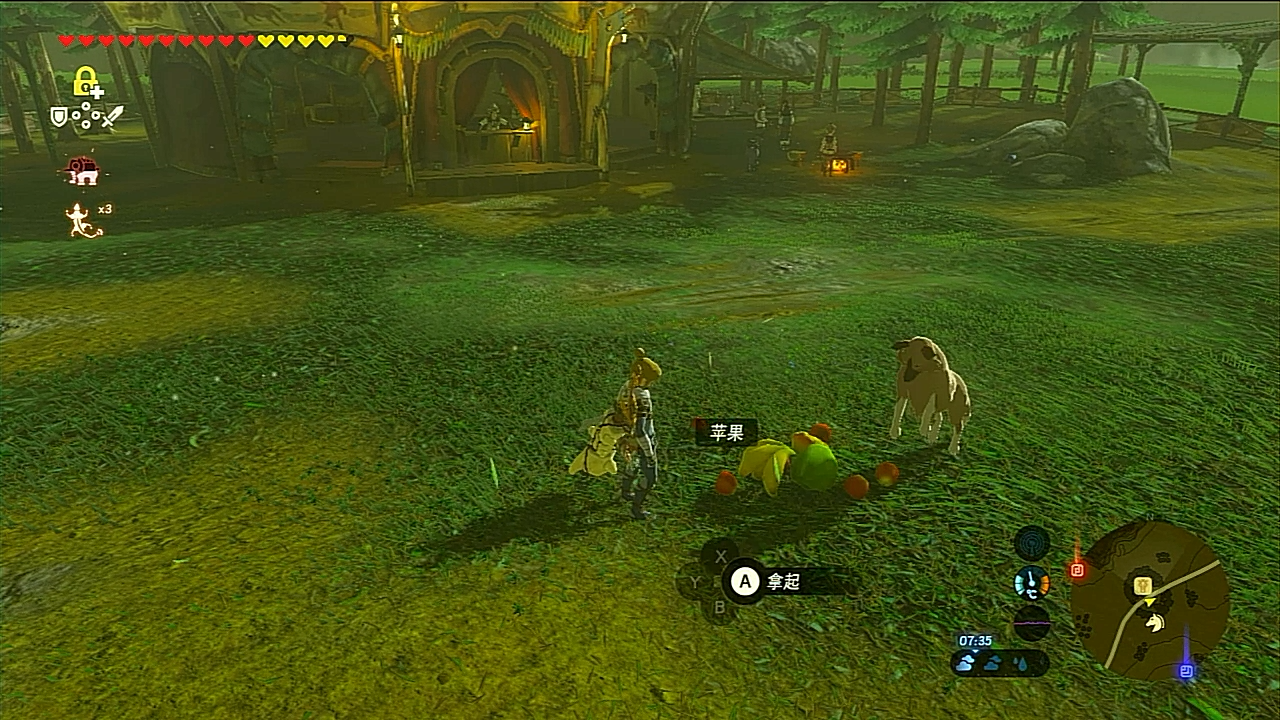Click the yellow padlock icon
Screen dimensions: 1280x720
coord(86,82)
